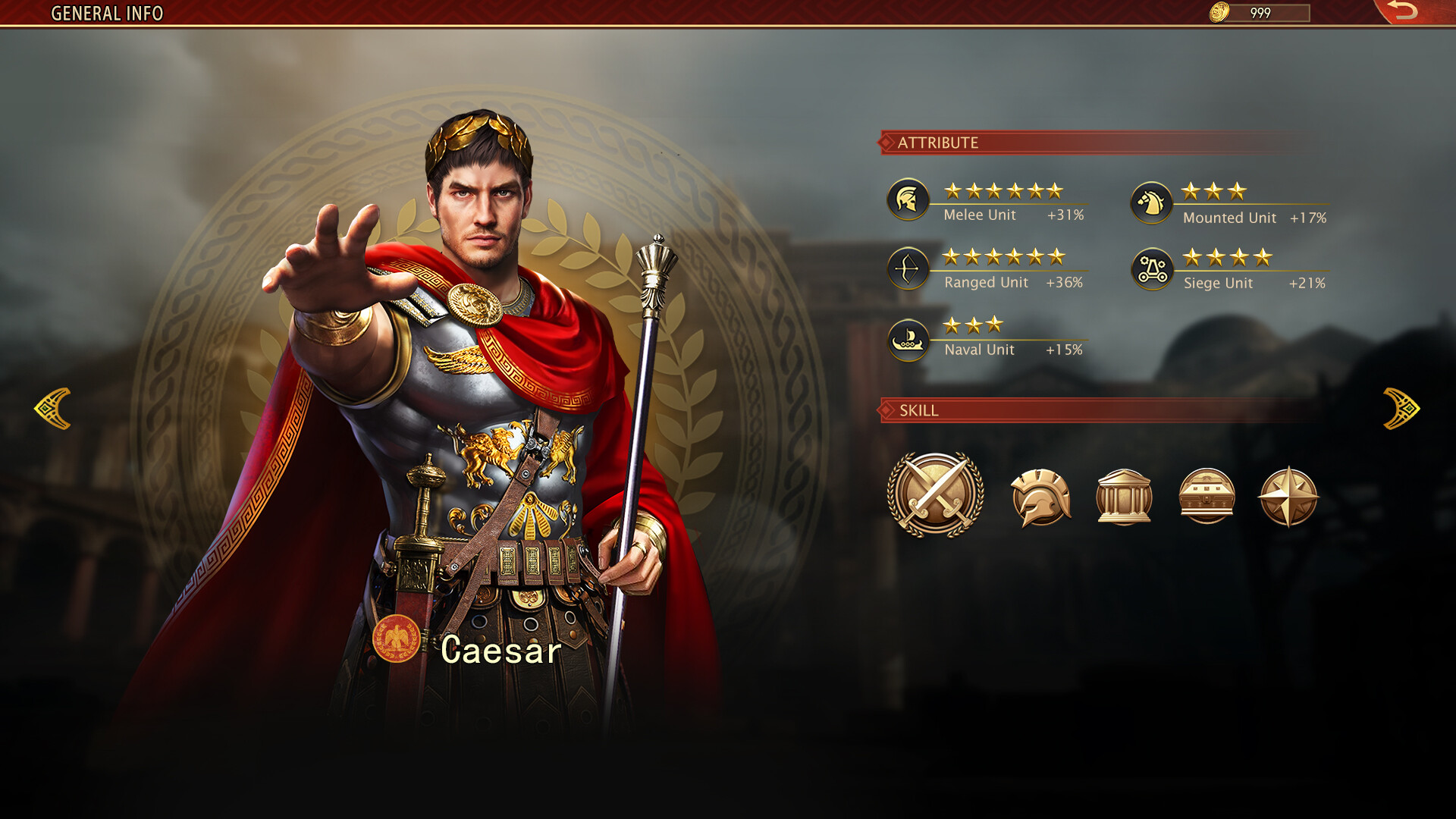Open the Ranged Unit bow icon
The height and width of the screenshot is (819, 1456).
(909, 266)
